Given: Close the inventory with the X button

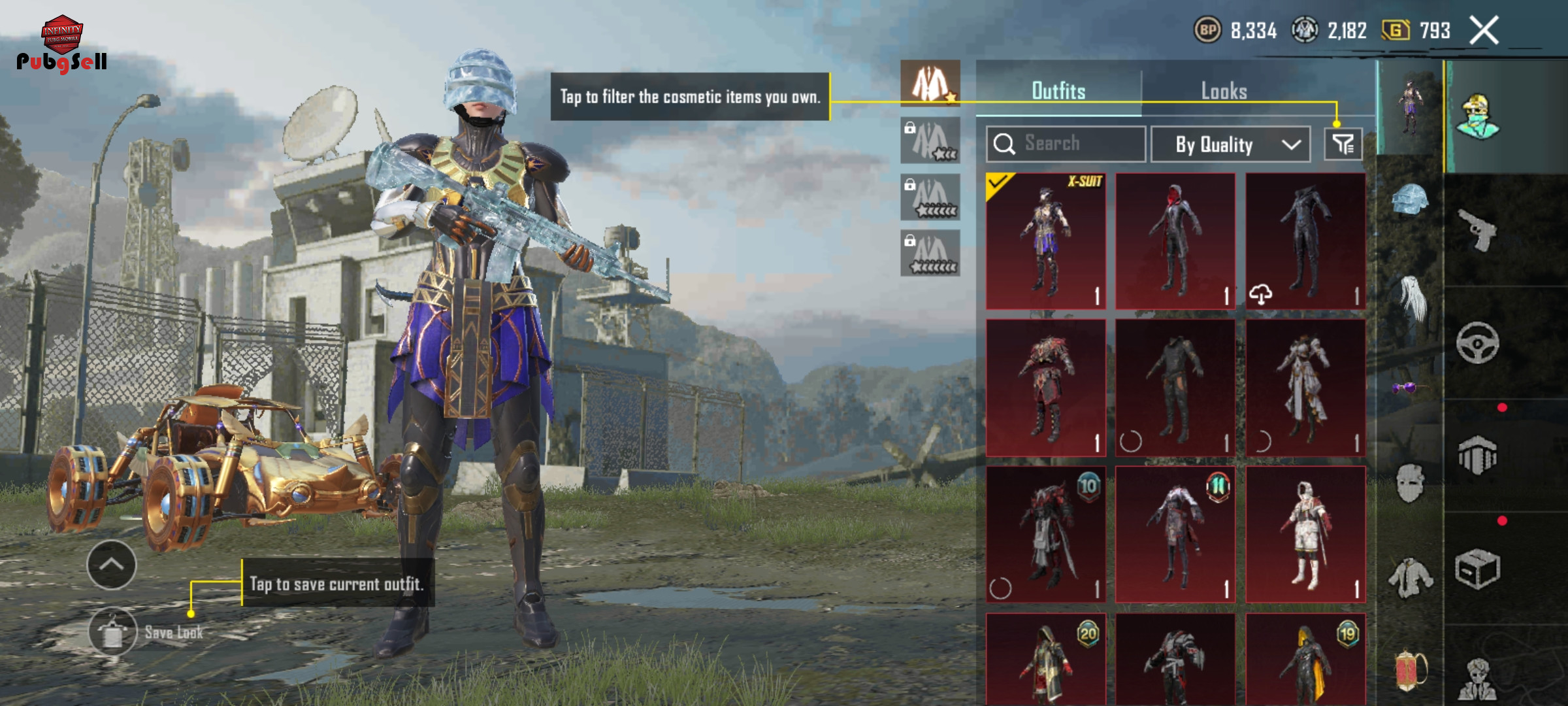Looking at the screenshot, I should 1484,31.
